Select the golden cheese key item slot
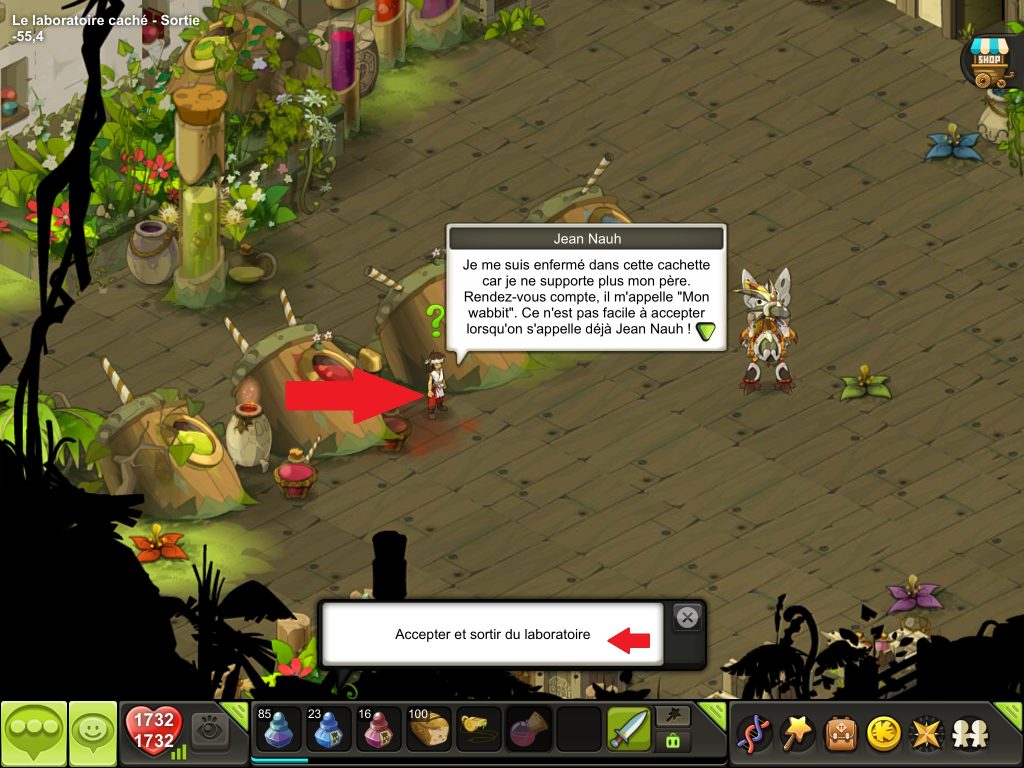Image resolution: width=1024 pixels, height=768 pixels. pos(479,729)
